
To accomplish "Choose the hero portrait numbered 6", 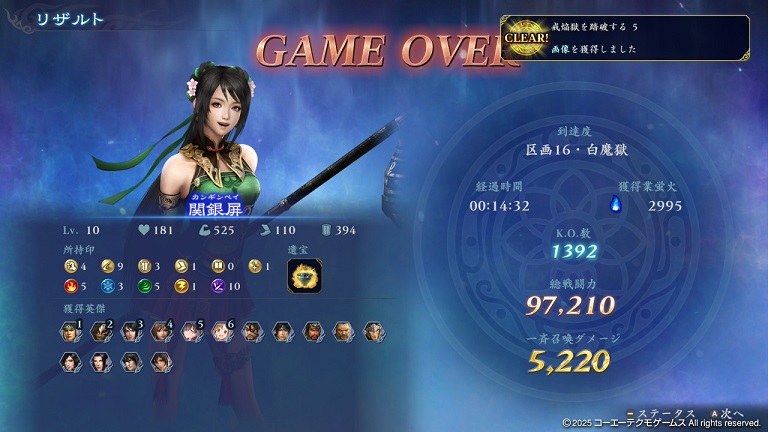I will [221, 332].
